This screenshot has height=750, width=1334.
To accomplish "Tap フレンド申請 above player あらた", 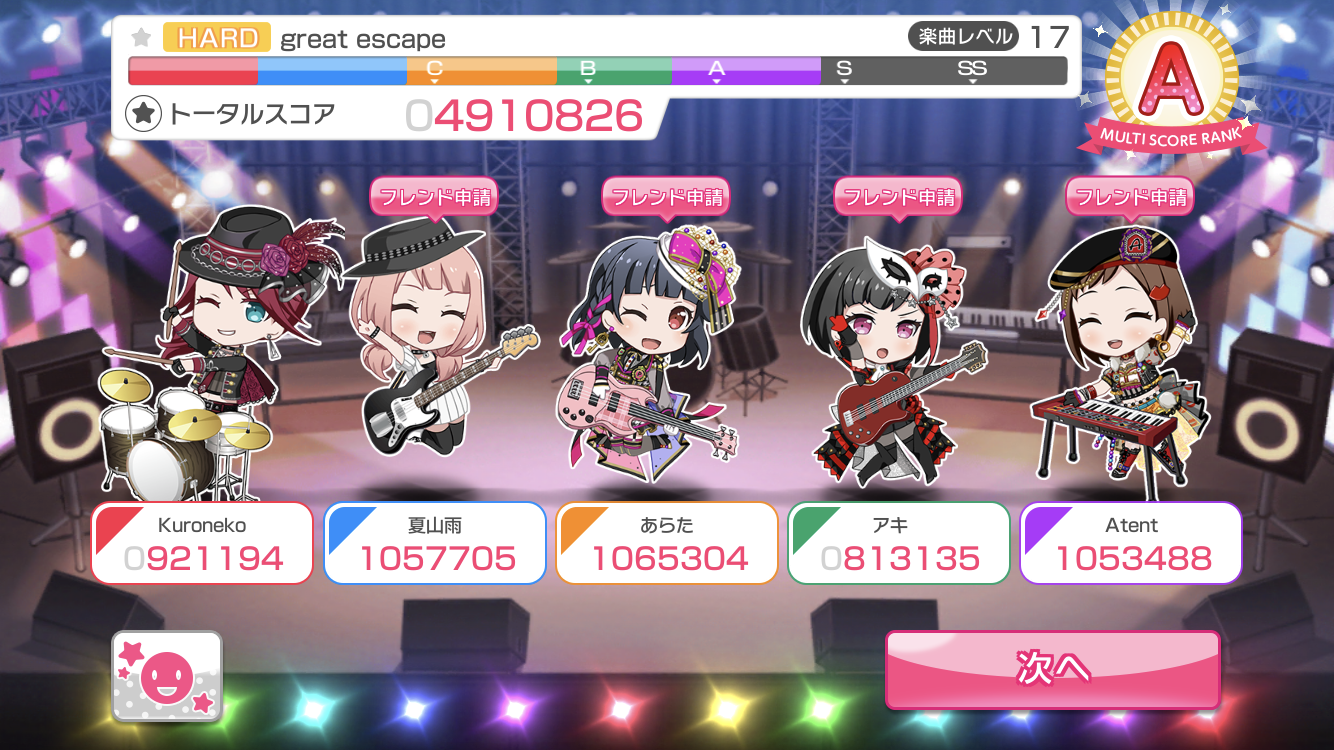I will click(x=665, y=197).
